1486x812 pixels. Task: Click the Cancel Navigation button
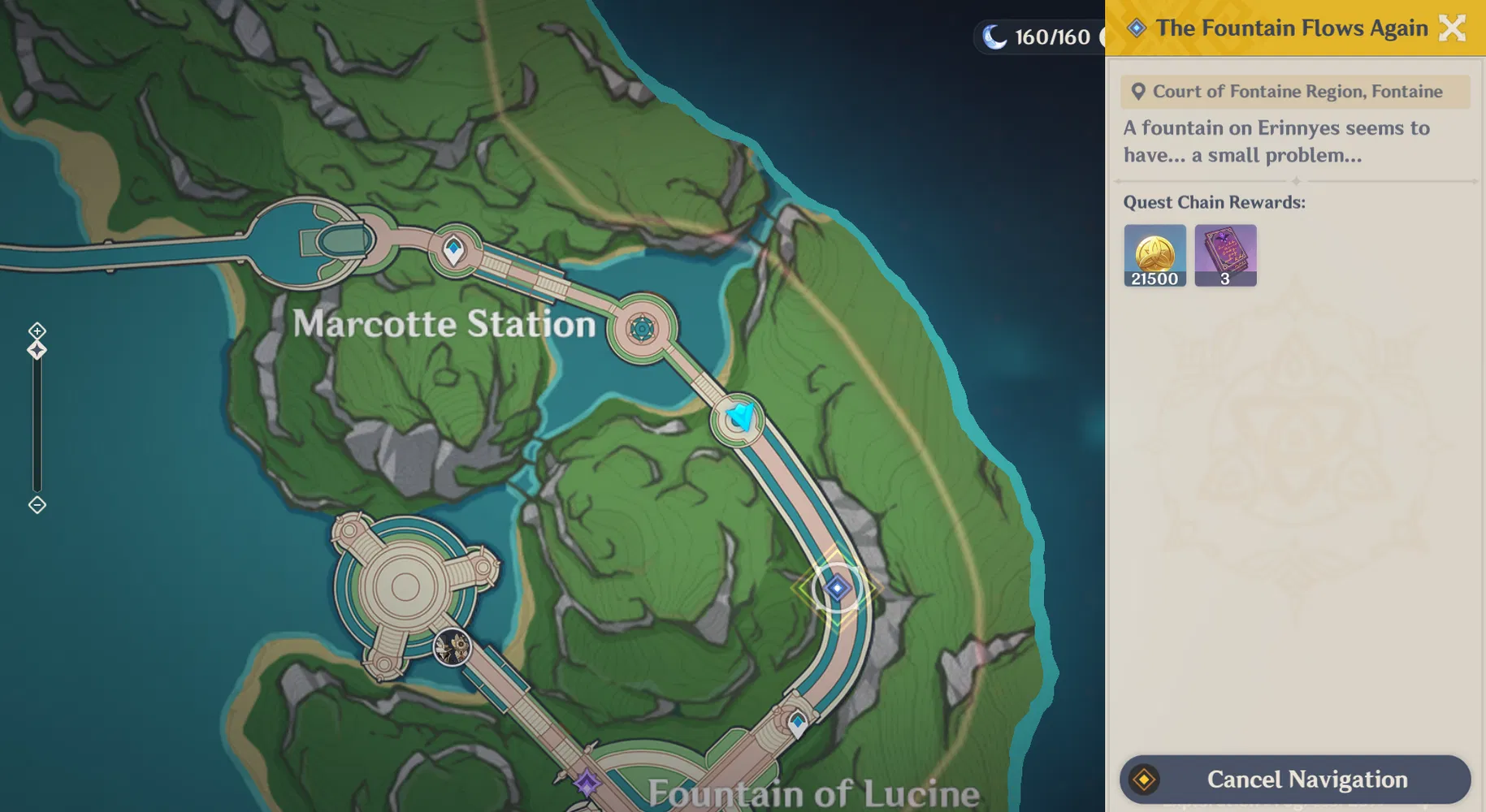pos(1294,779)
